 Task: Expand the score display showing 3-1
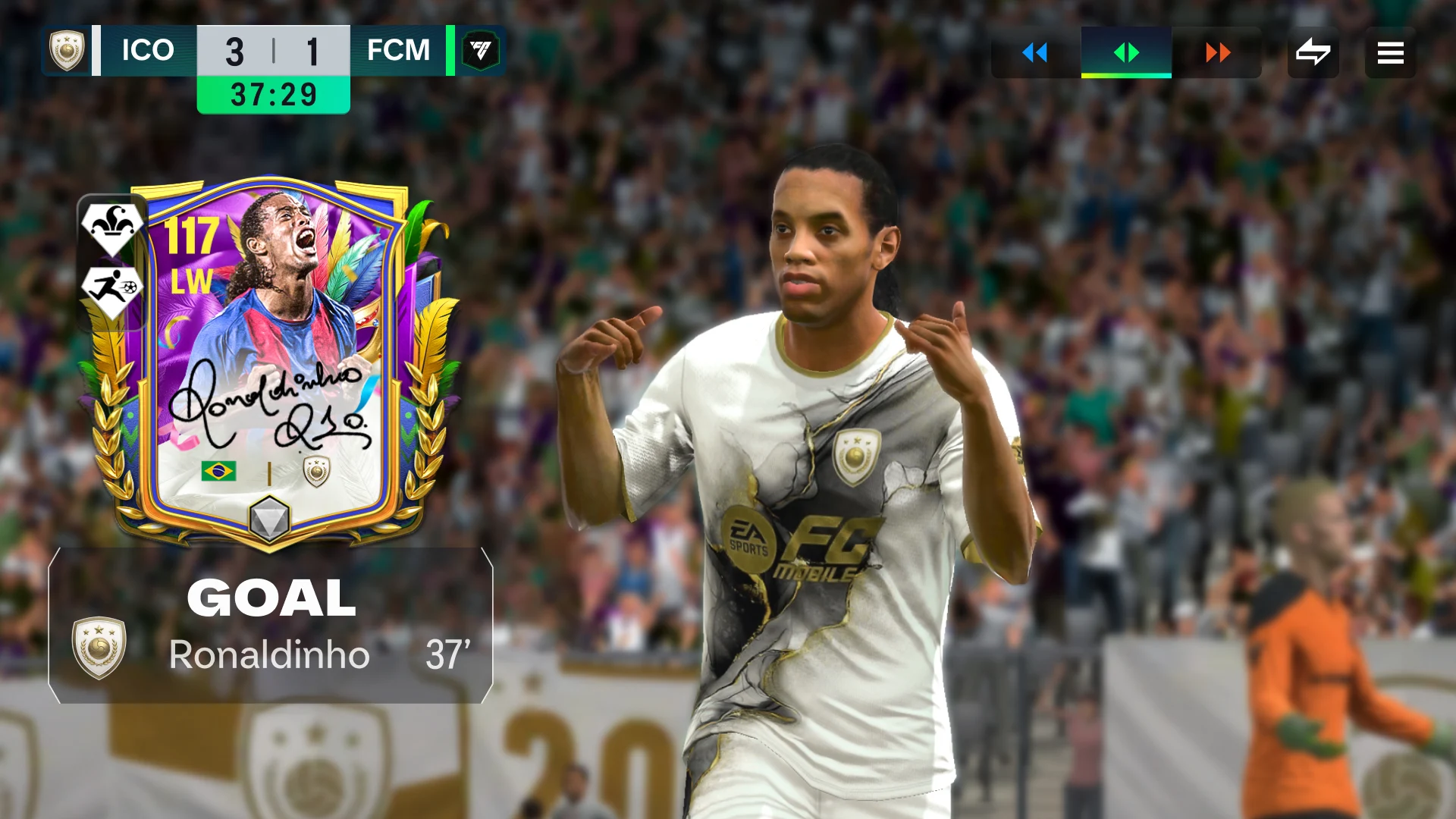pos(273,51)
